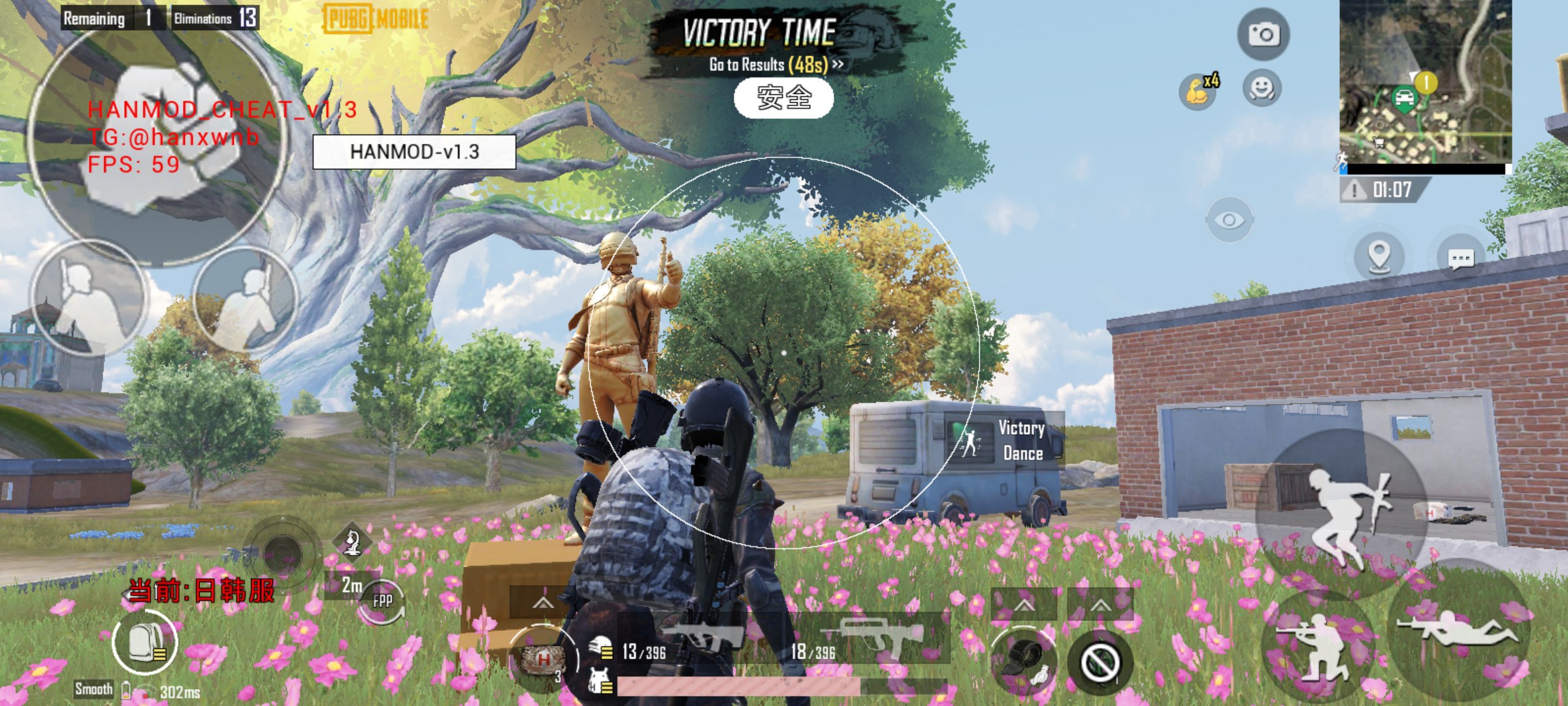Open the emote smiley menu

coord(1262,88)
